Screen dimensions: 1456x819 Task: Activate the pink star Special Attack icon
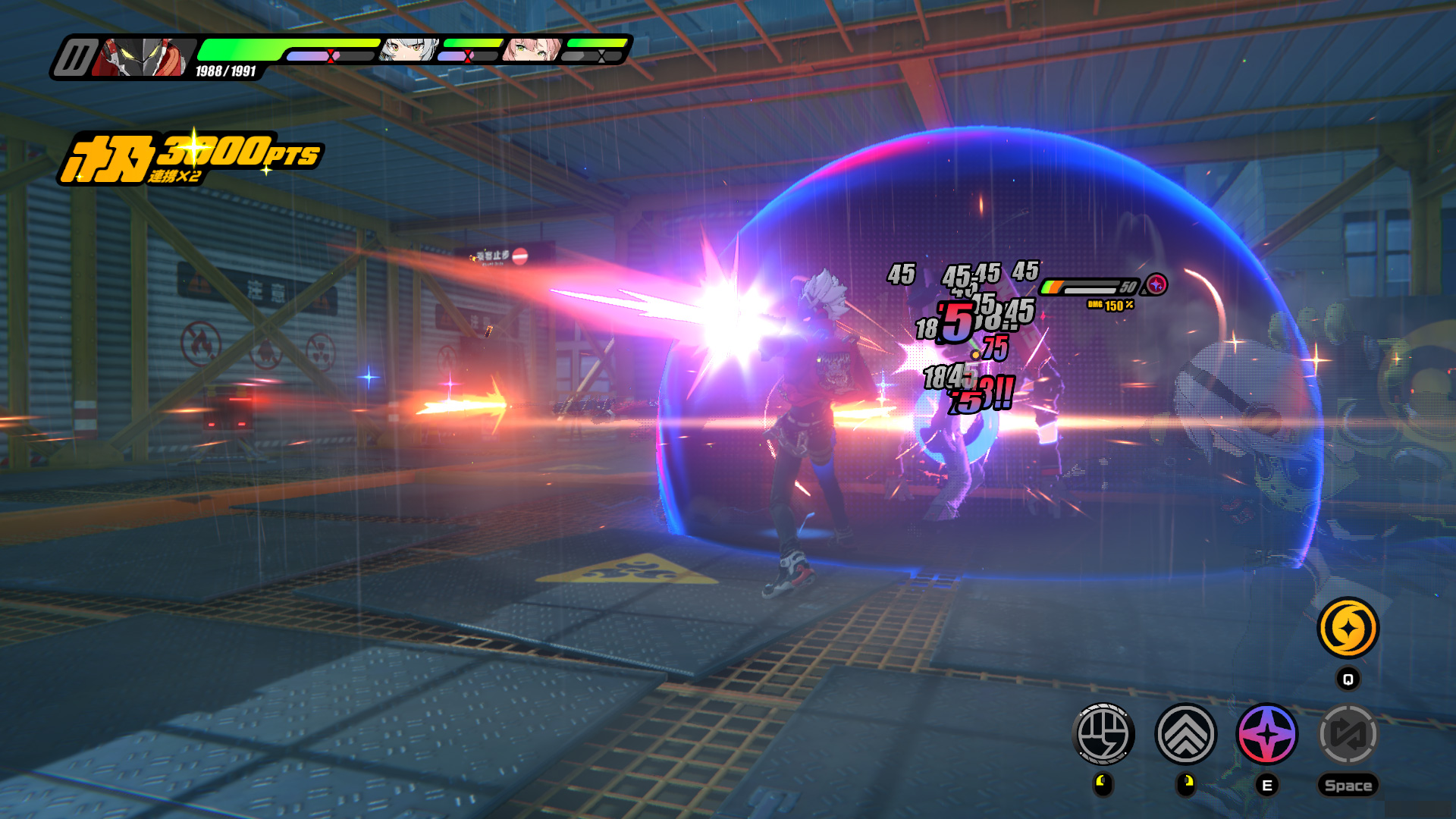coord(1266,733)
